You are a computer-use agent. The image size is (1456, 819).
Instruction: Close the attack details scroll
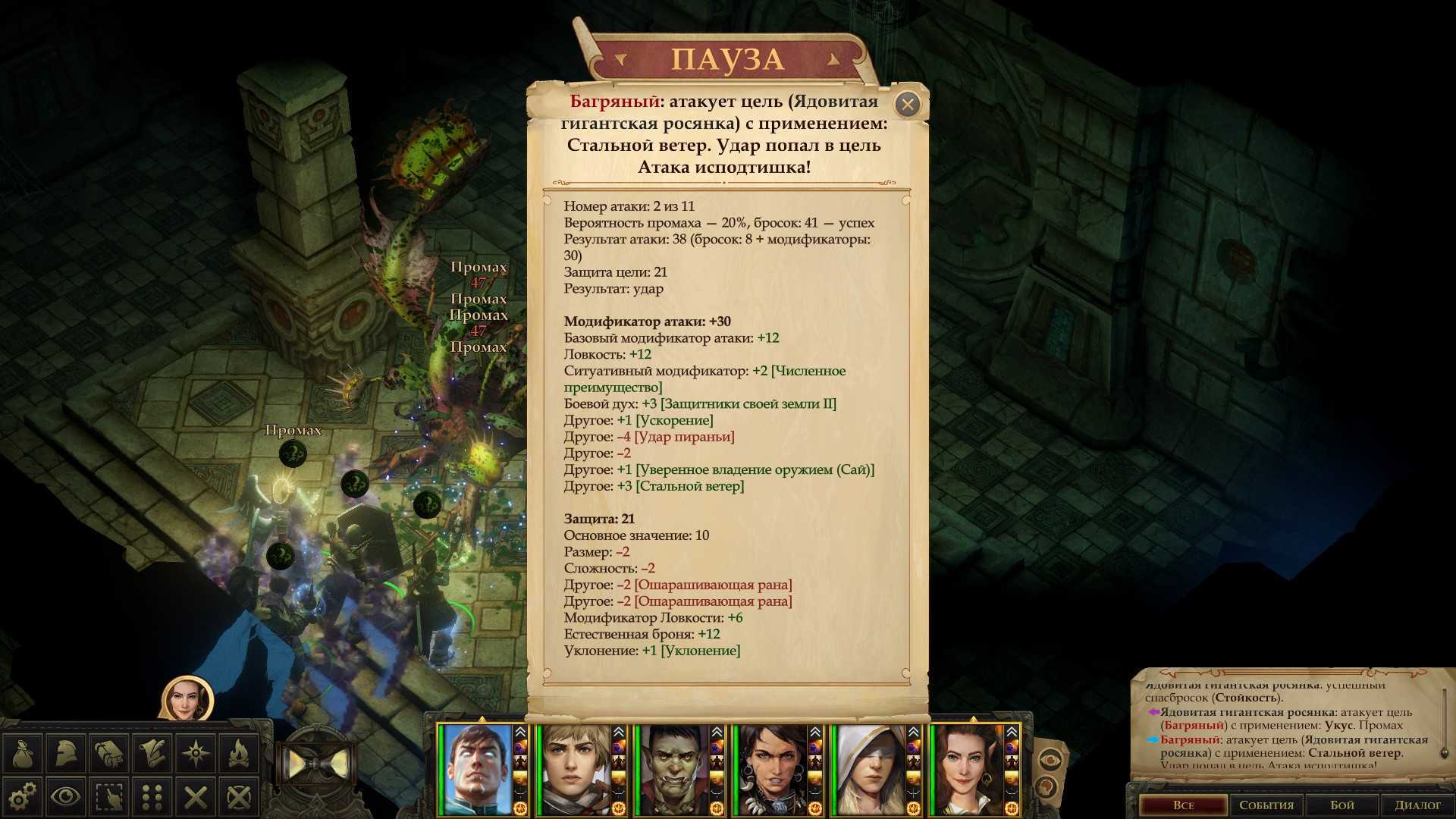[x=907, y=104]
